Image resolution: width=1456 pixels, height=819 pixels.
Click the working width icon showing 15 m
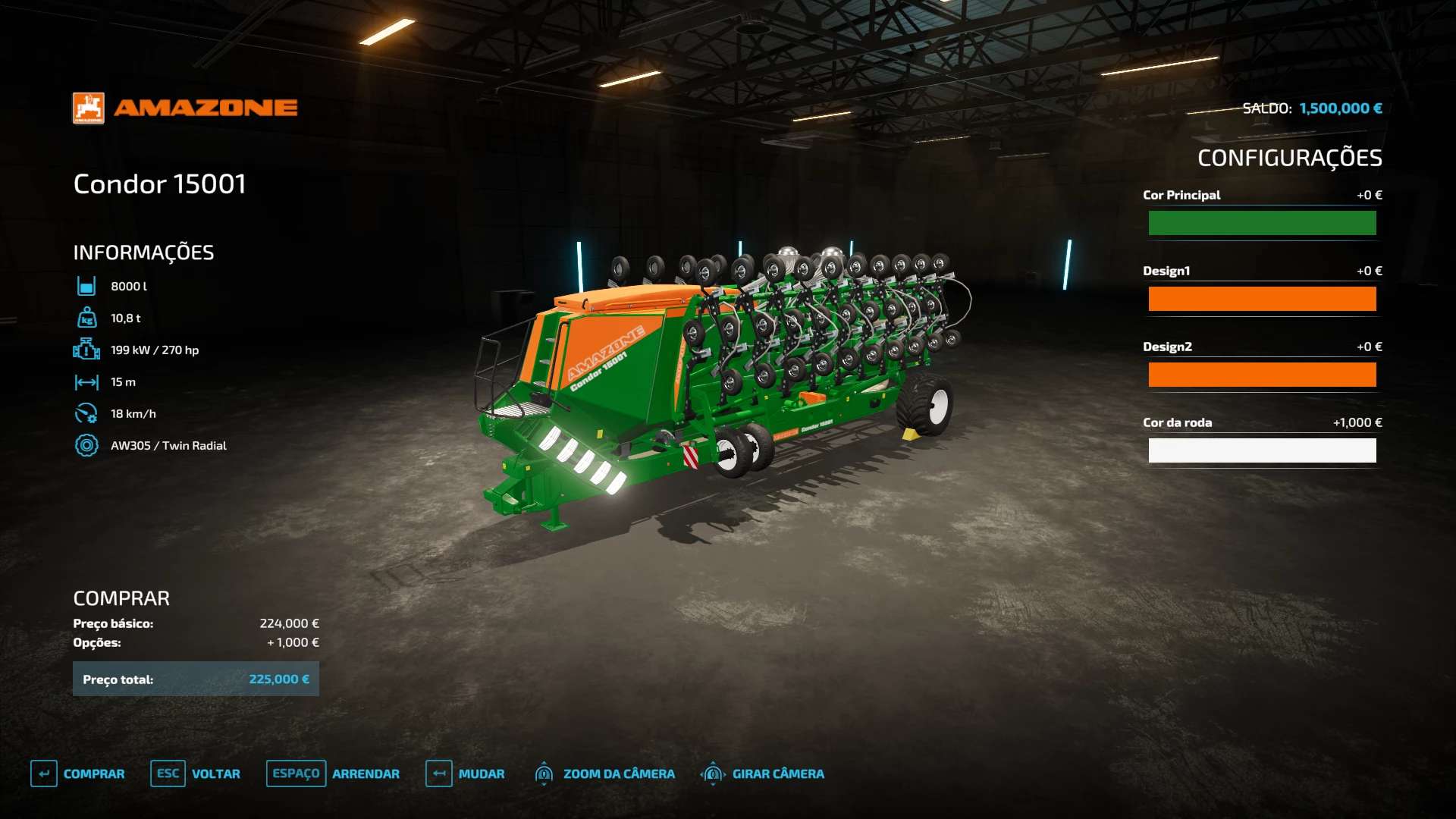point(86,381)
